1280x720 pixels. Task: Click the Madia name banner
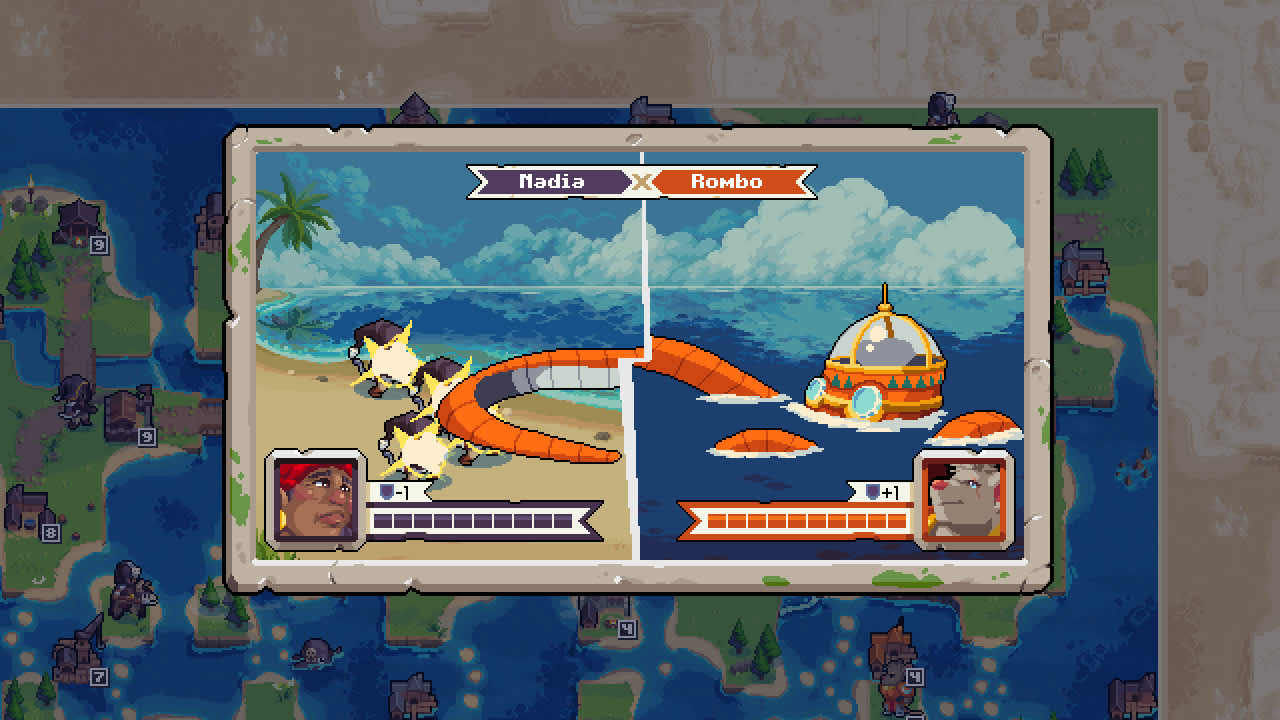click(x=553, y=181)
